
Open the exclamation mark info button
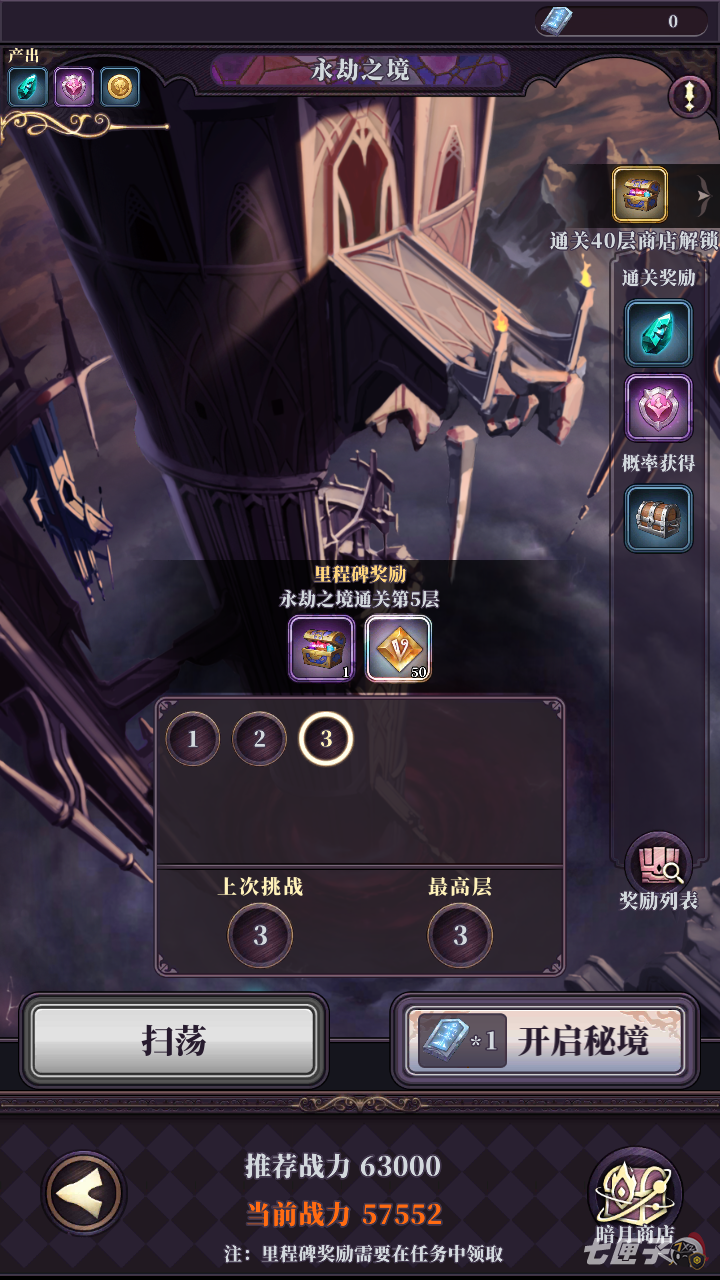689,97
